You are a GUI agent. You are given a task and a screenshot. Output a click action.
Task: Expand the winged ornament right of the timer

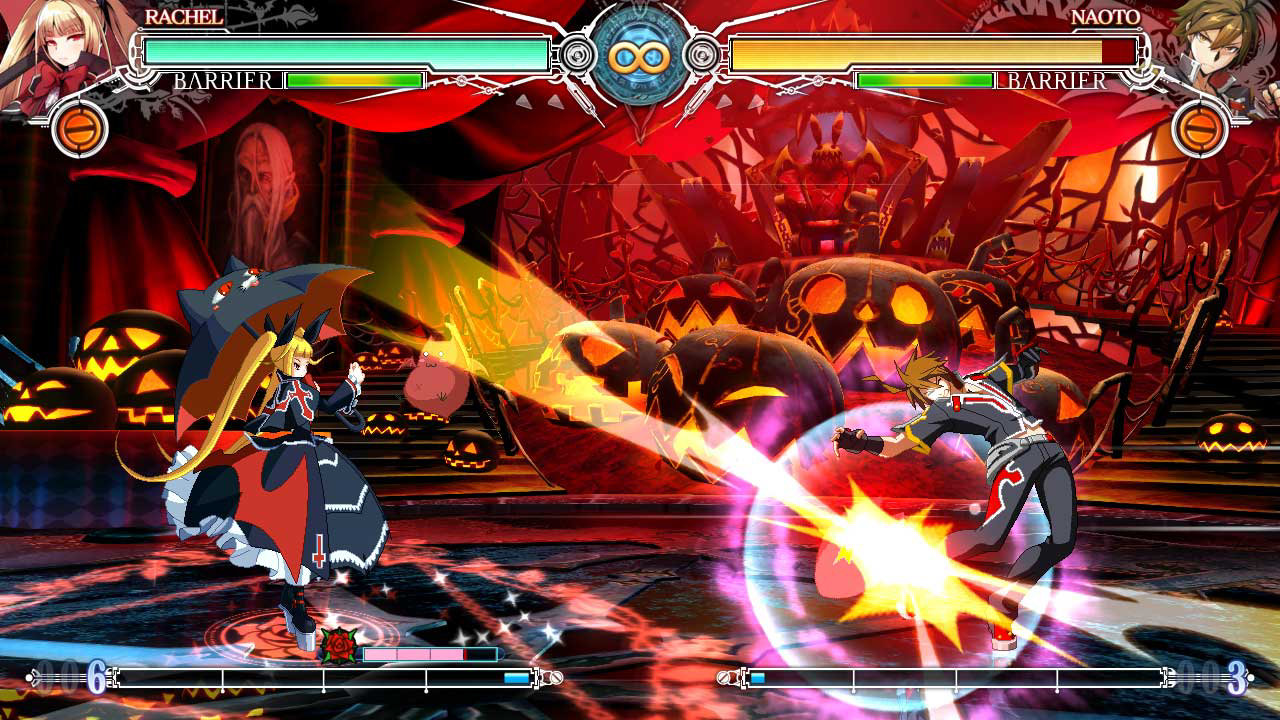(x=704, y=56)
